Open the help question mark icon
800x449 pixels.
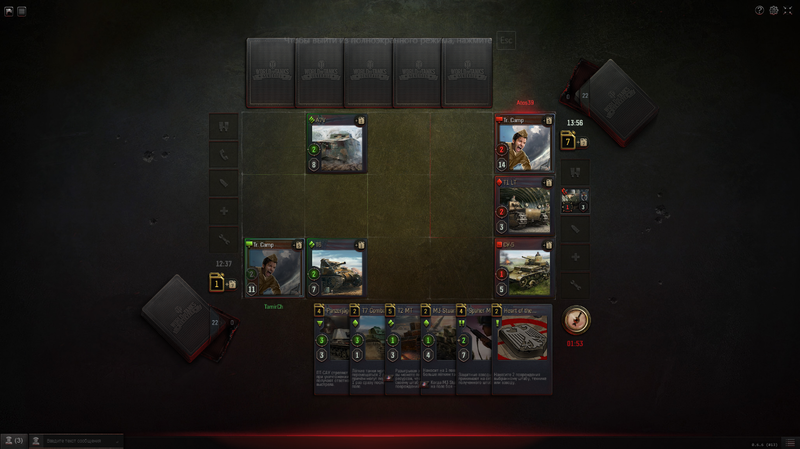(760, 11)
